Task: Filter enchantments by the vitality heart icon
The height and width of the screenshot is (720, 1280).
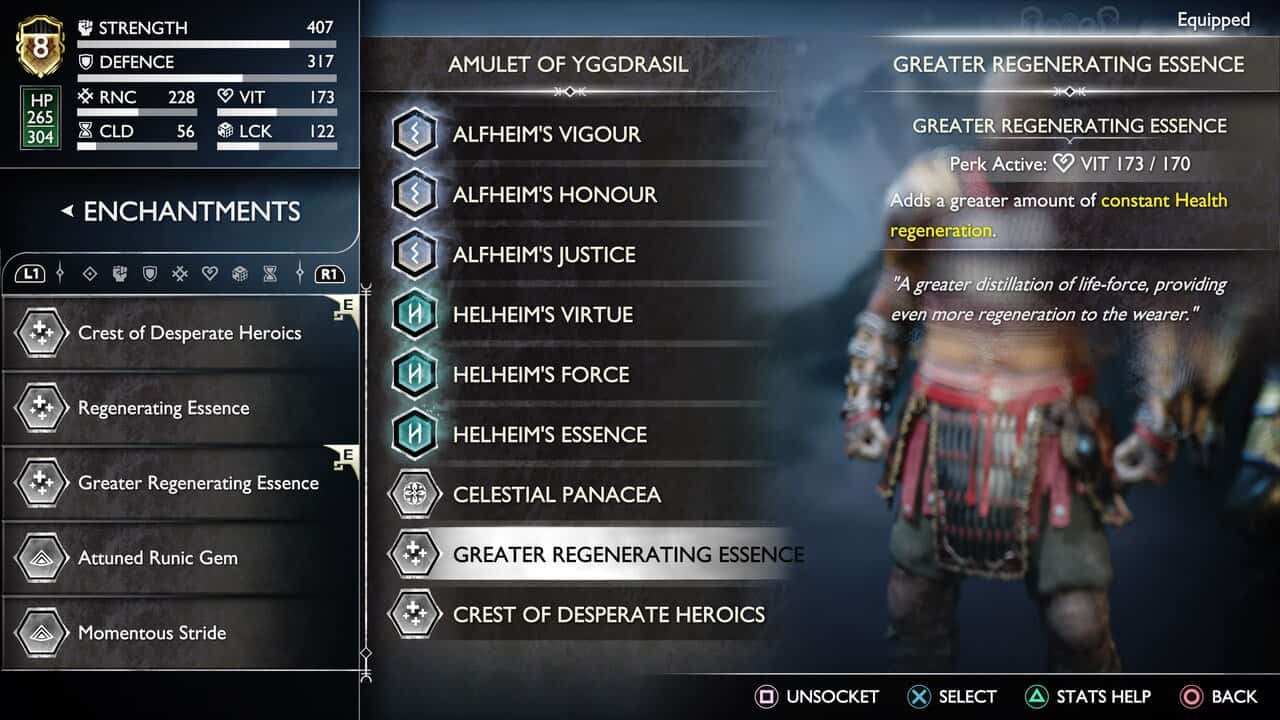Action: click(x=210, y=273)
